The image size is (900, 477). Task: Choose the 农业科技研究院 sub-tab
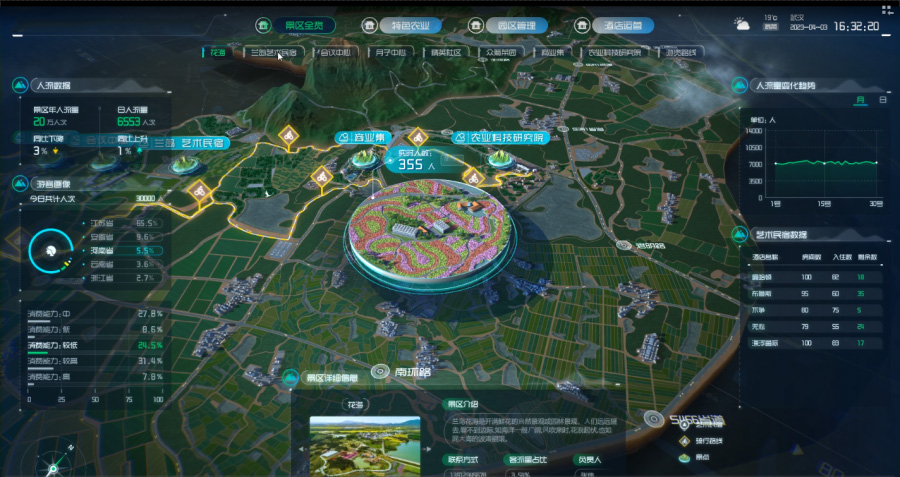click(x=614, y=51)
